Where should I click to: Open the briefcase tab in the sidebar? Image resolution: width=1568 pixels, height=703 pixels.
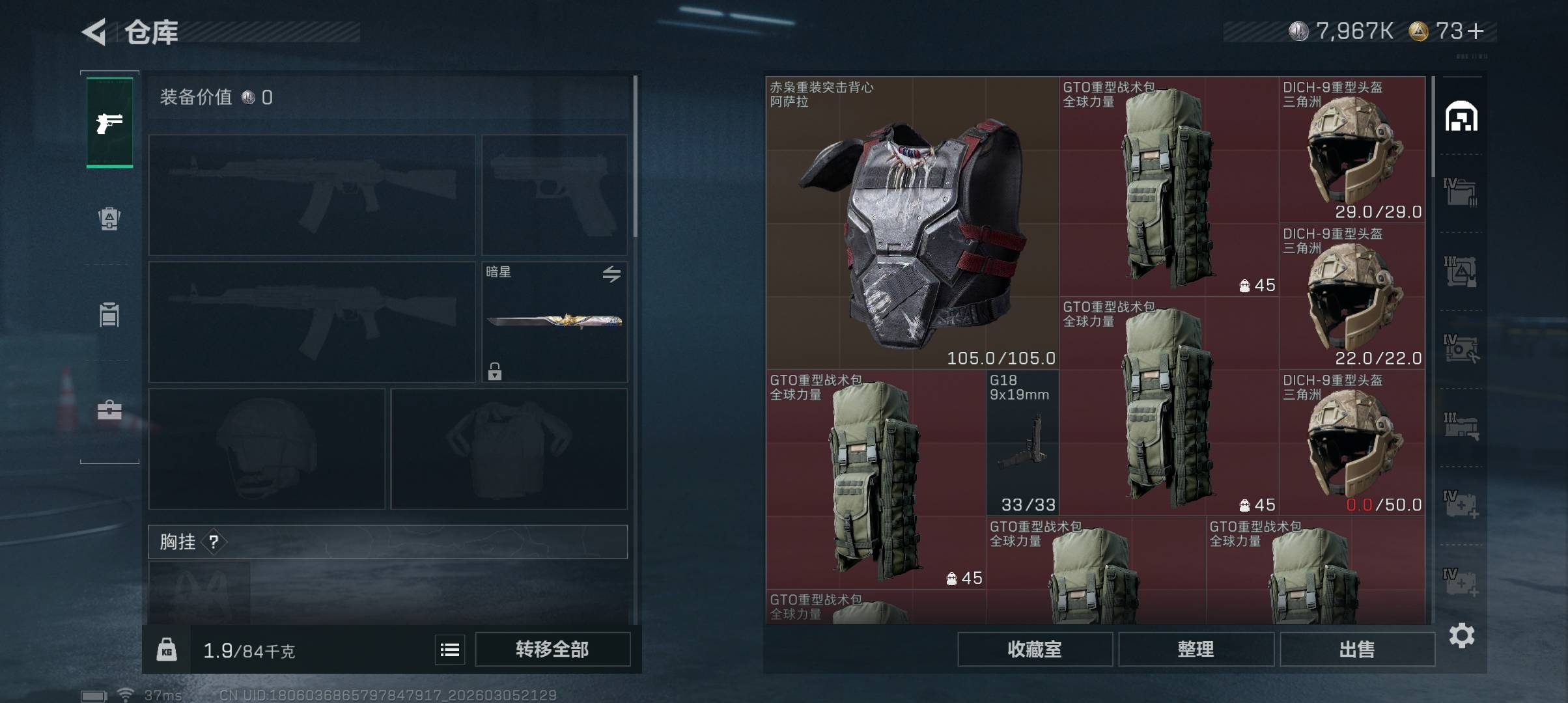pyautogui.click(x=109, y=410)
